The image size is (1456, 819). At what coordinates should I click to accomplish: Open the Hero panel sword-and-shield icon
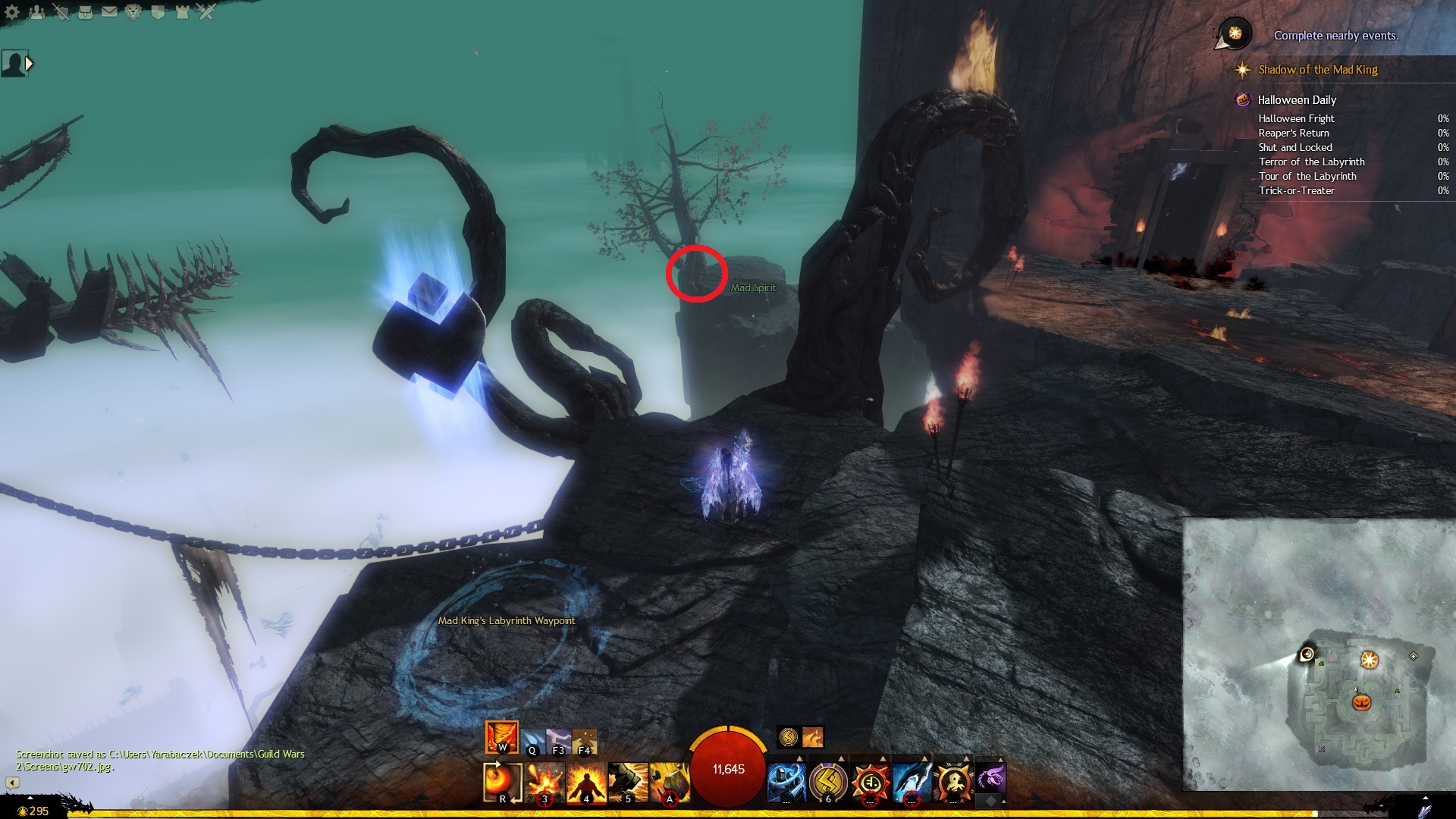(61, 12)
